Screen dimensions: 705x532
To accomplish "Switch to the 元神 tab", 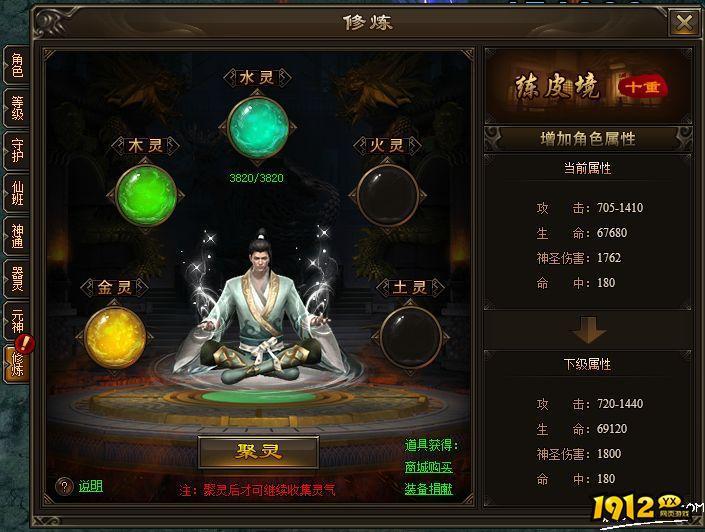I will [x=17, y=321].
